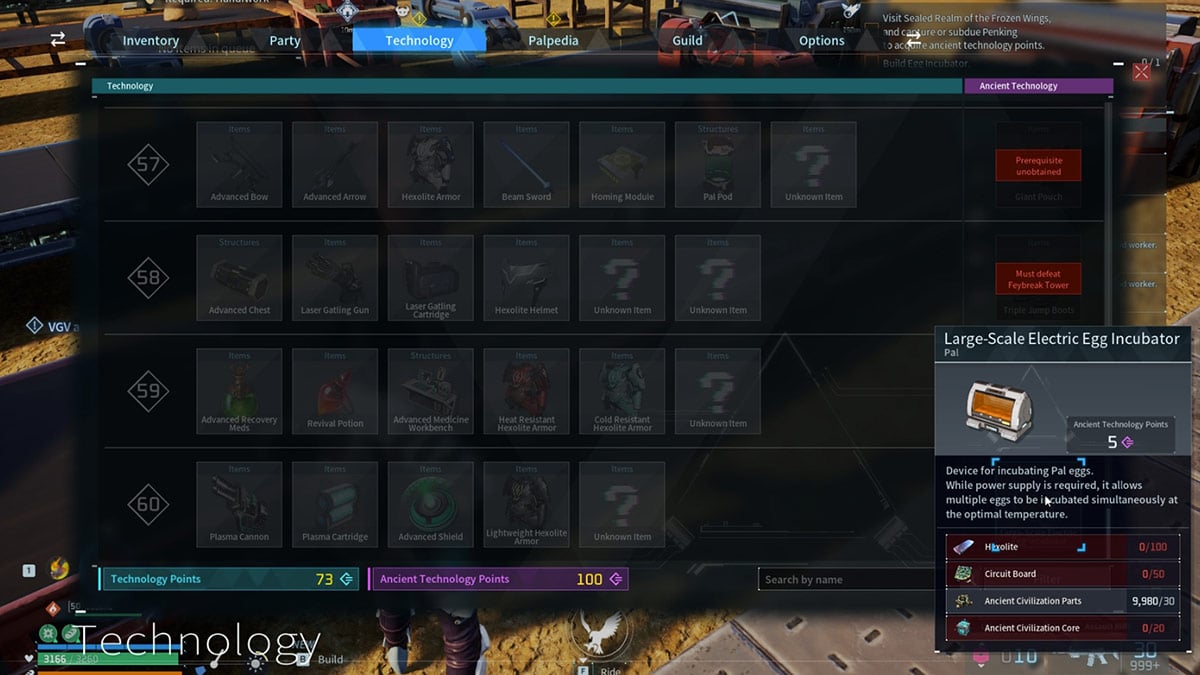Switch to the Party tab
1200x675 pixels.
tap(285, 41)
